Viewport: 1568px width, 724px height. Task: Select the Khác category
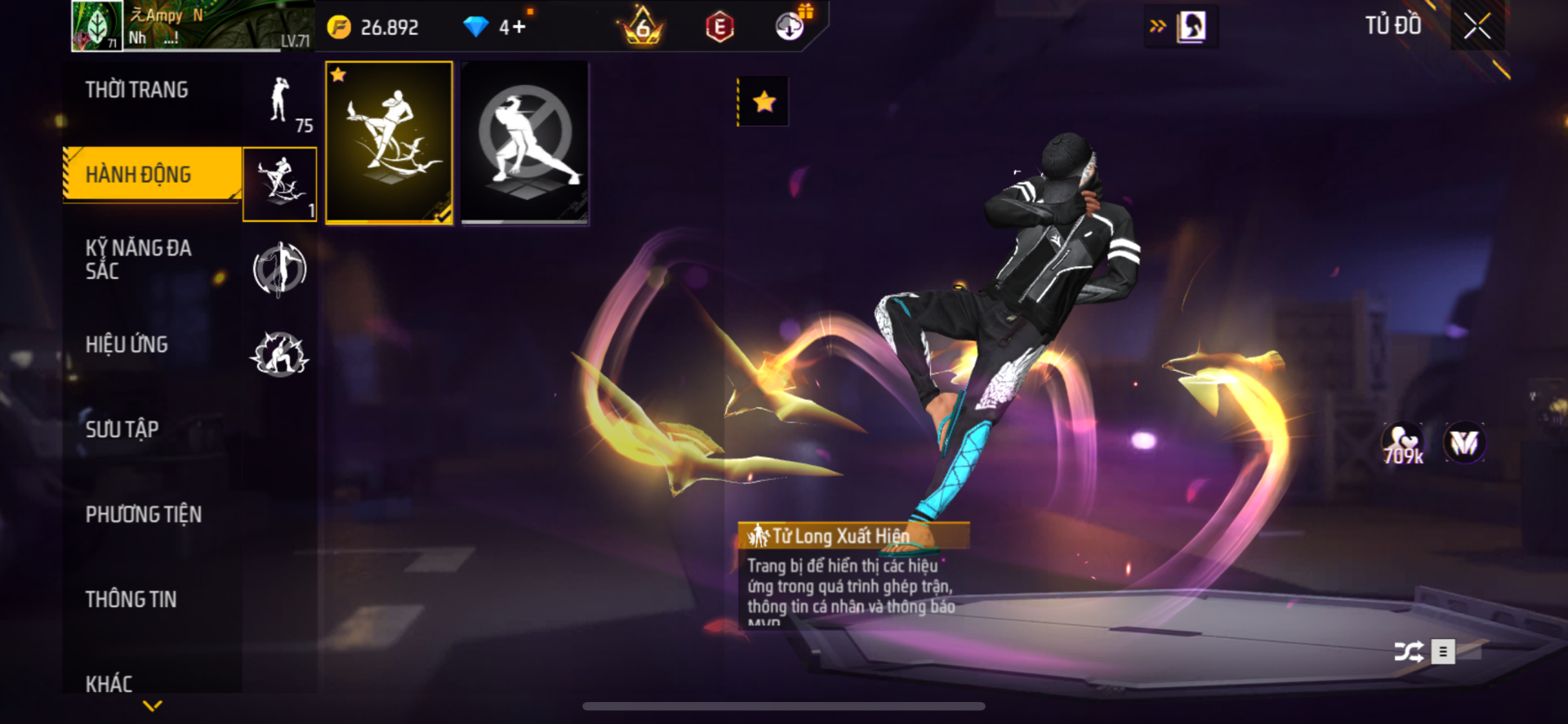click(109, 683)
